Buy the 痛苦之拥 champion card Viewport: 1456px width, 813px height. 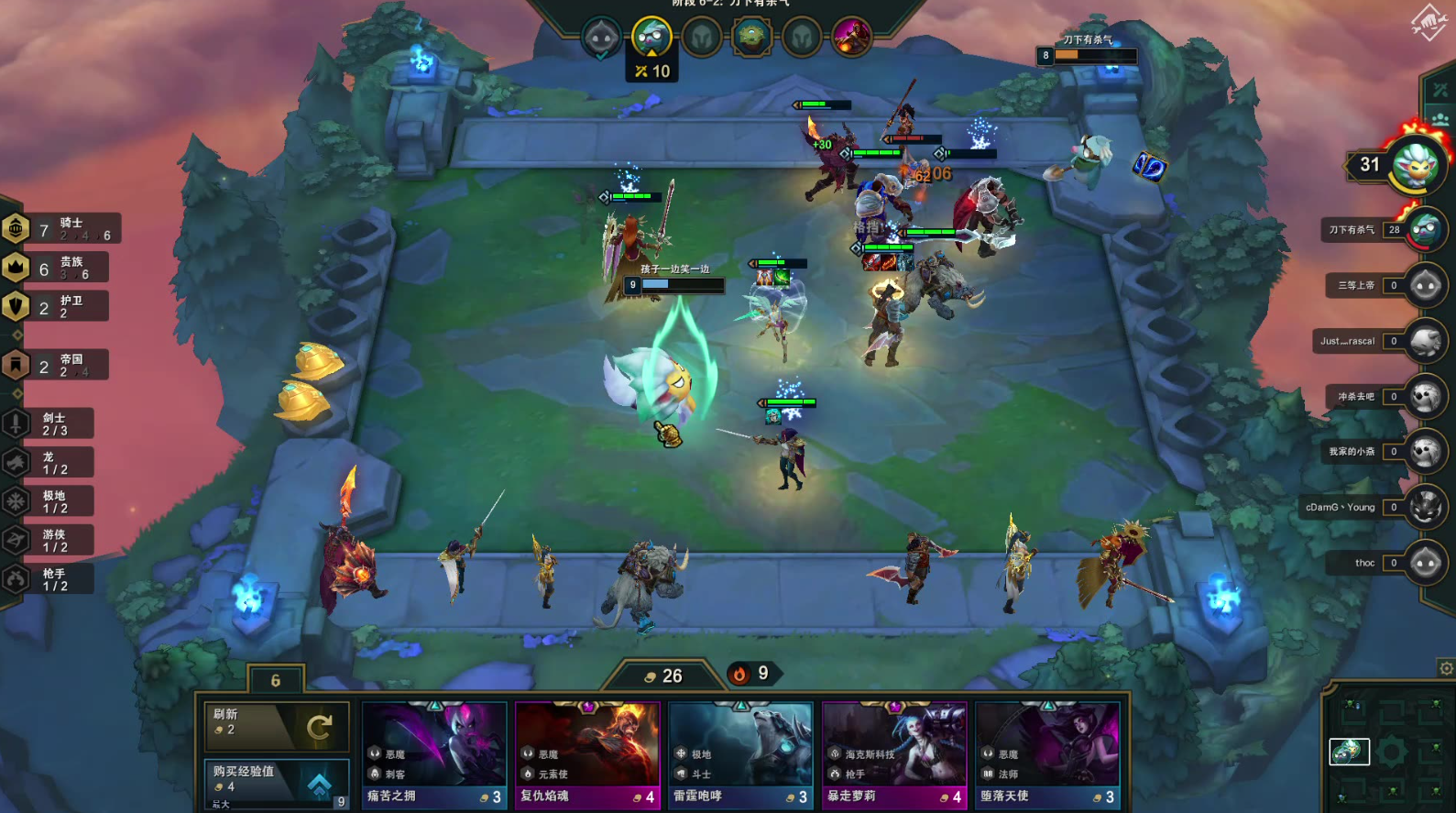coord(434,755)
